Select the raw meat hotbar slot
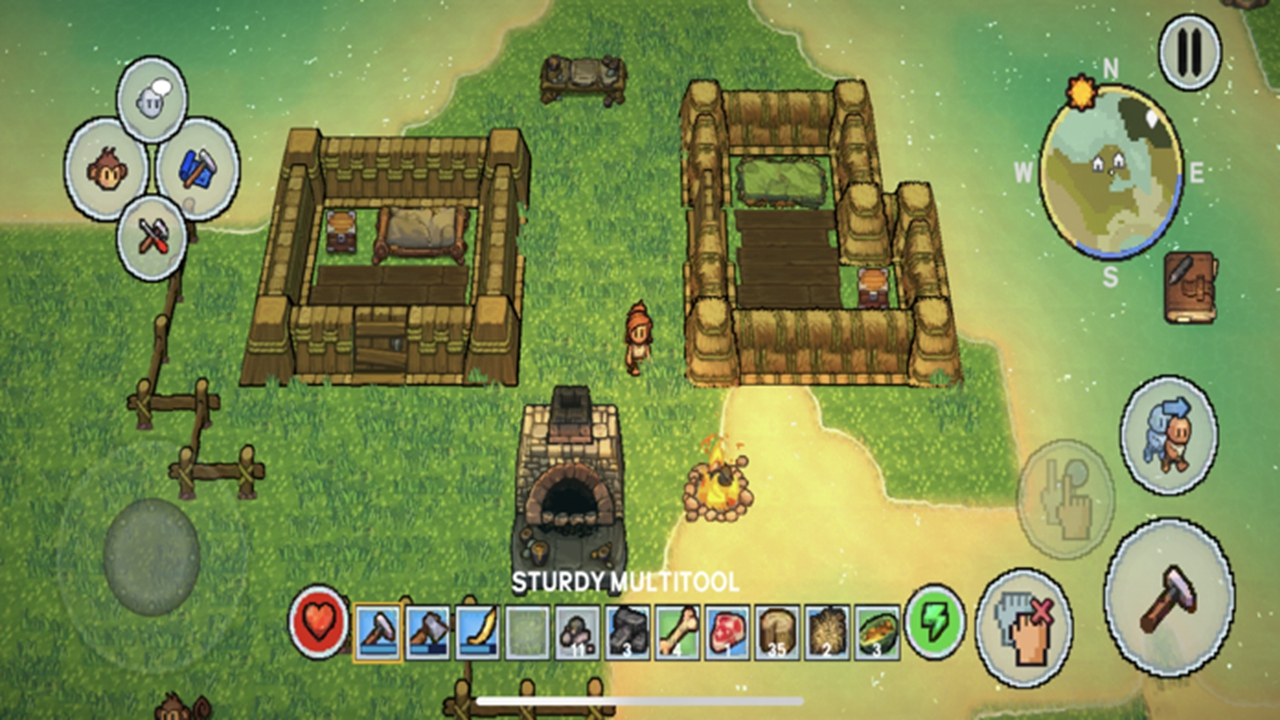Image resolution: width=1280 pixels, height=720 pixels. pyautogui.click(x=728, y=632)
